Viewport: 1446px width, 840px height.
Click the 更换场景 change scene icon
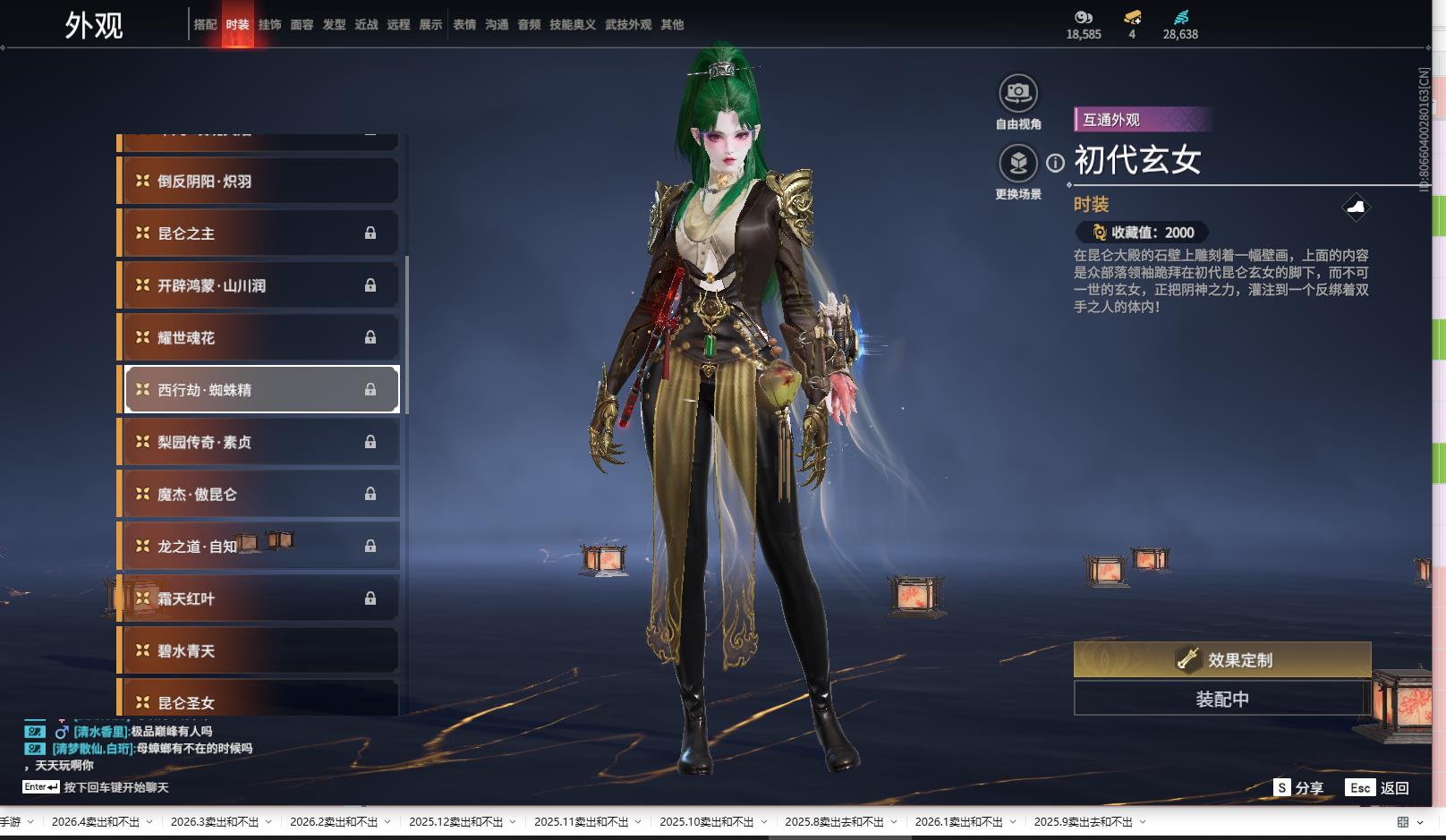coord(1017,163)
